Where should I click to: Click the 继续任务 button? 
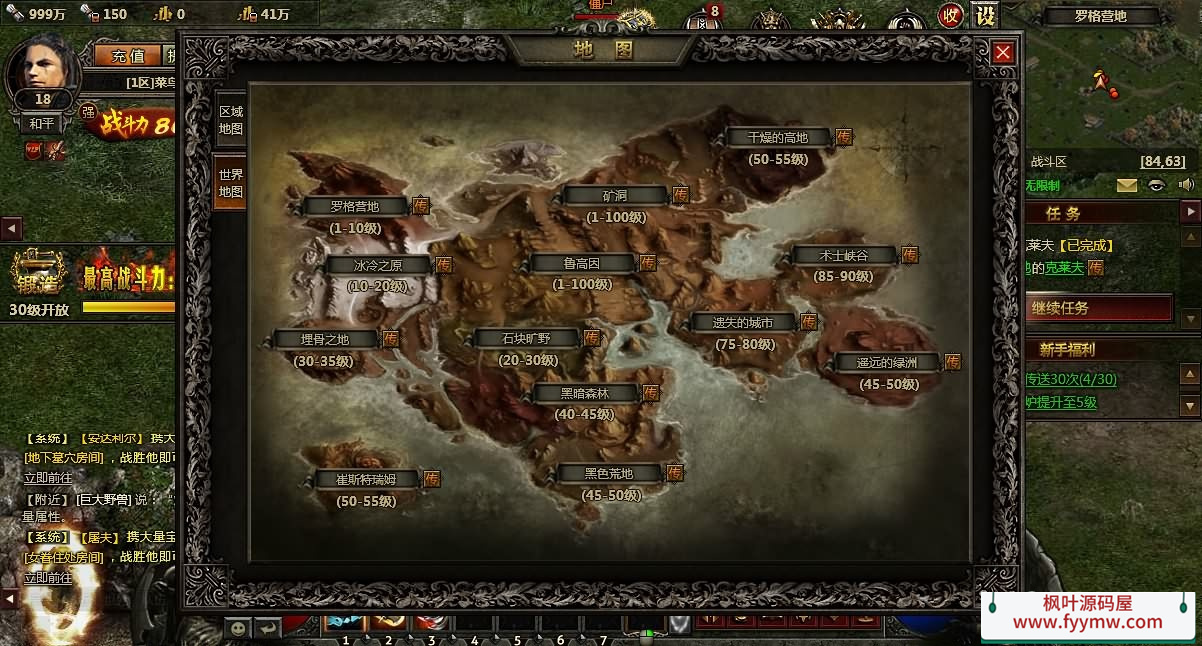click(1098, 308)
